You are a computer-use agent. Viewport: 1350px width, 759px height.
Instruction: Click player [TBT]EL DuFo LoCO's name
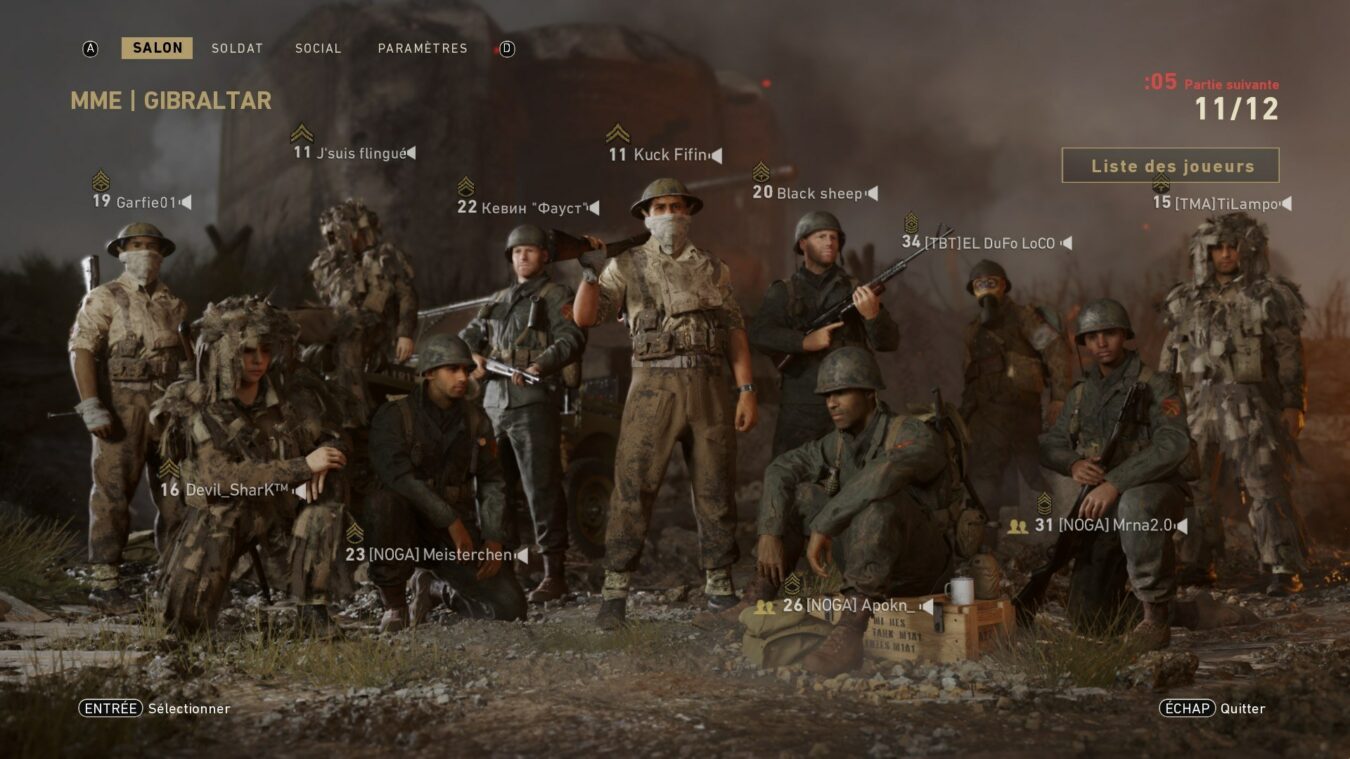989,242
